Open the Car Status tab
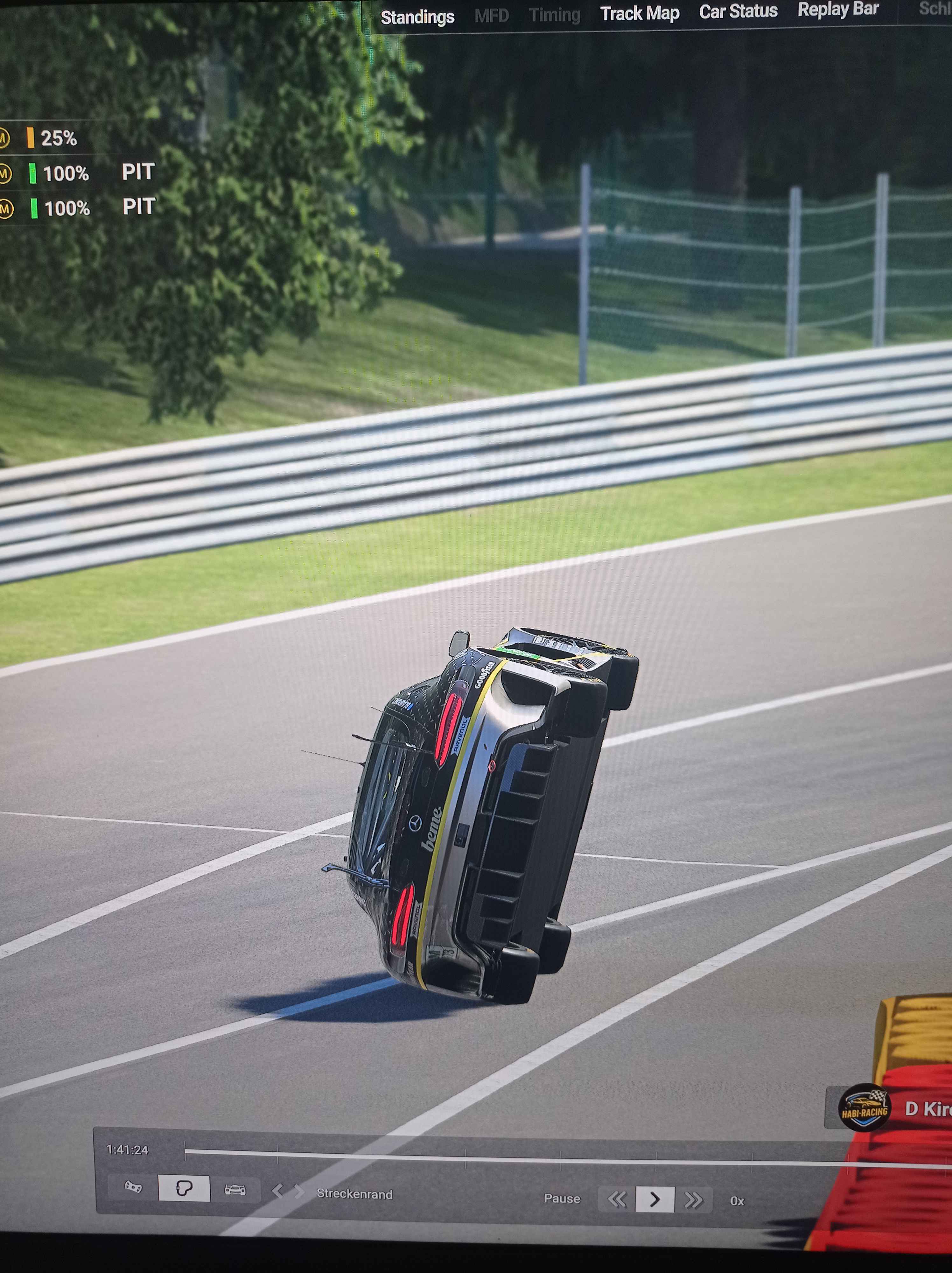Viewport: 952px width, 1273px height. click(x=738, y=11)
